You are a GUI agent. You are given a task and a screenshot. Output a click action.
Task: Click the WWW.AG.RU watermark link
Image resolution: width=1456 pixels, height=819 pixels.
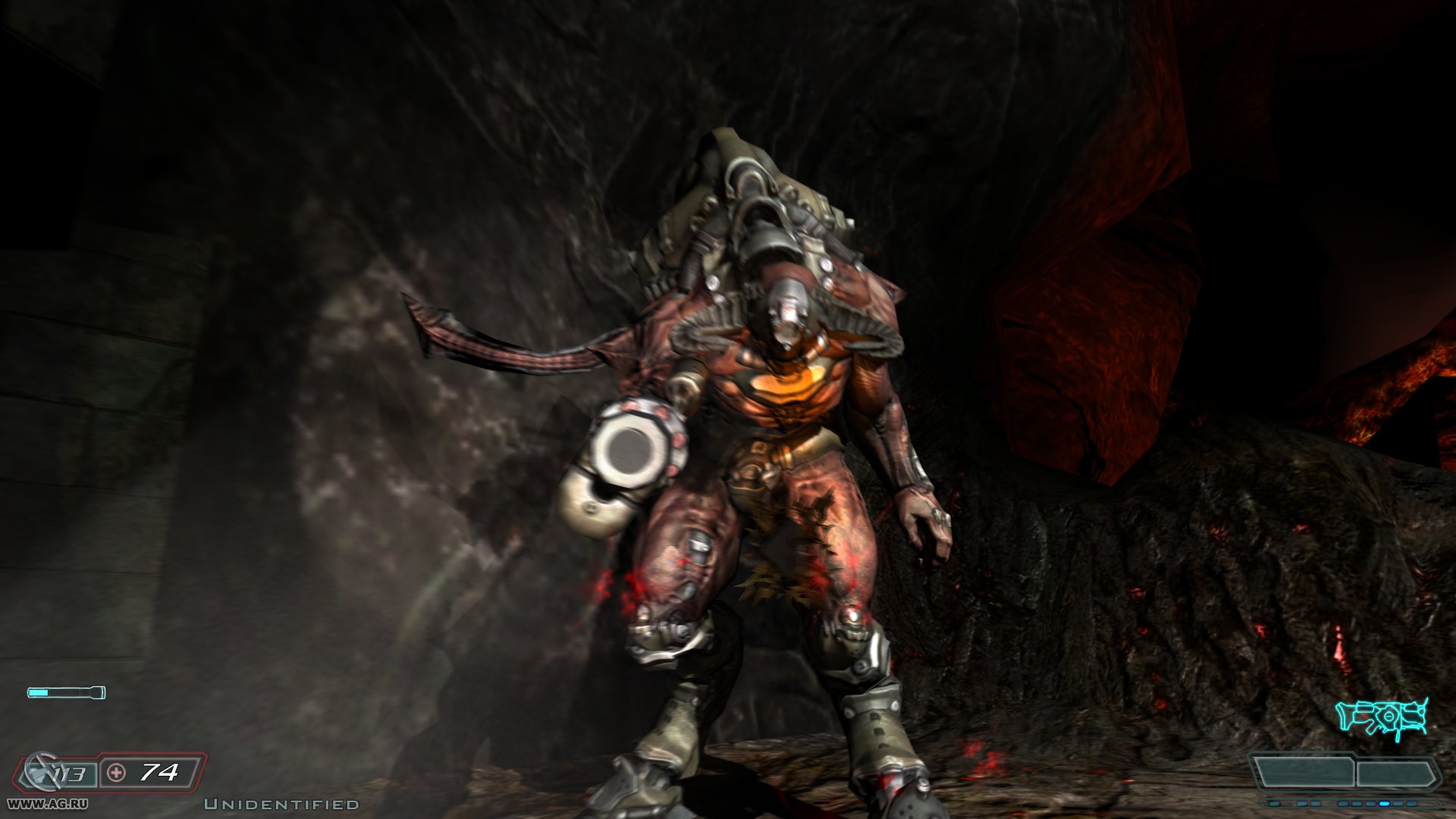(47, 803)
